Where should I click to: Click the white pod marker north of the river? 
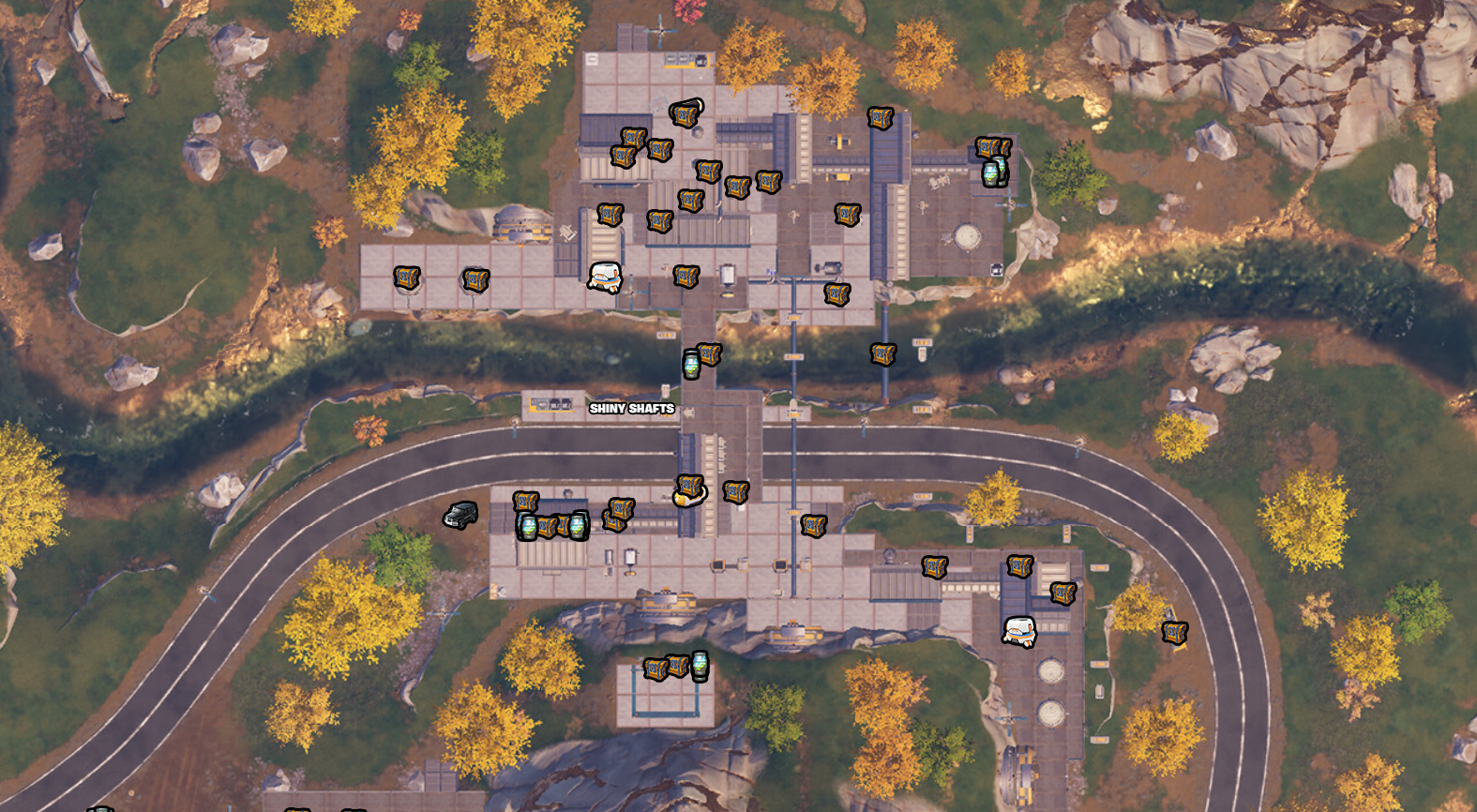click(x=605, y=277)
